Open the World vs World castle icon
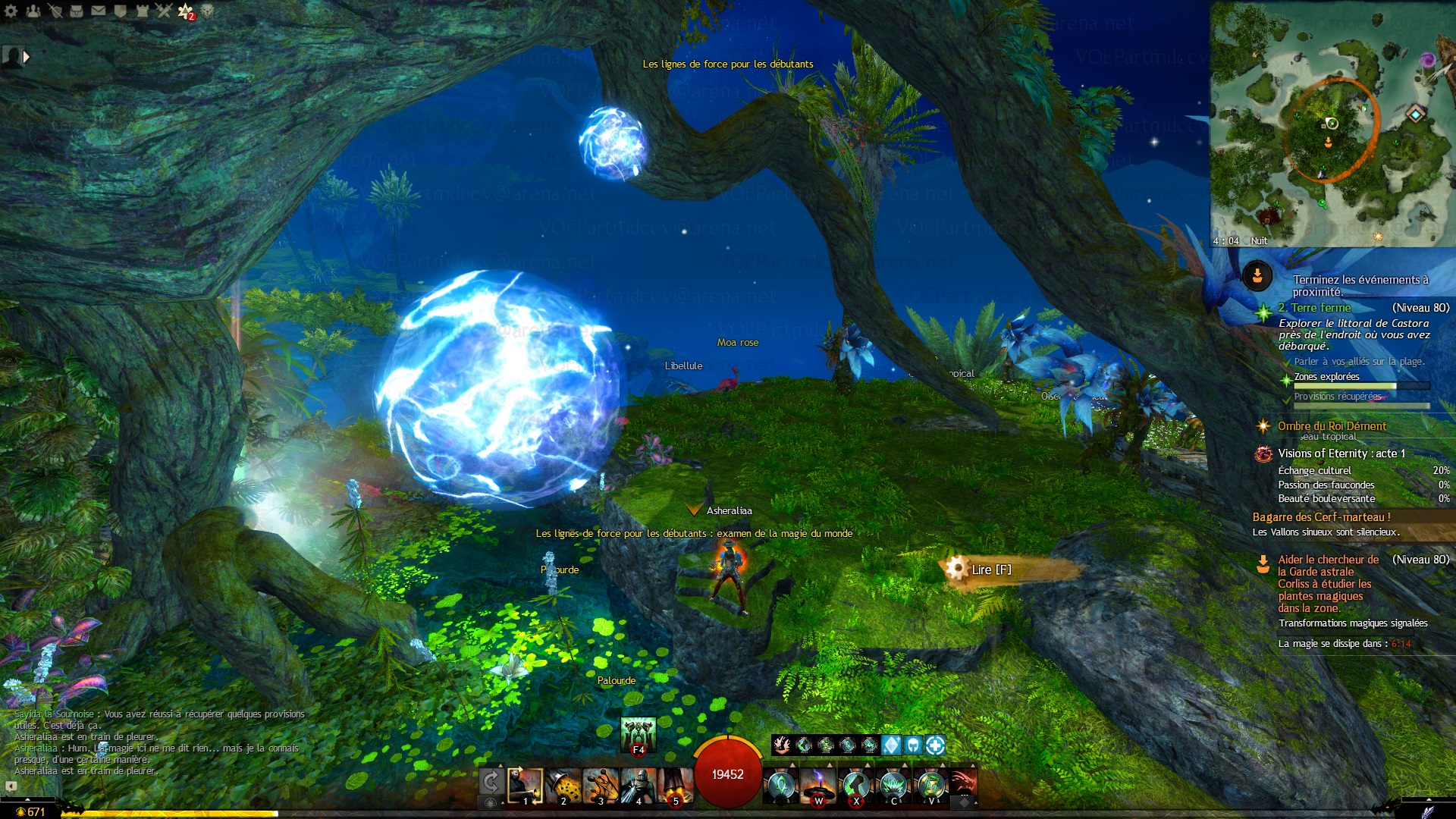The height and width of the screenshot is (819, 1456). pyautogui.click(x=142, y=11)
